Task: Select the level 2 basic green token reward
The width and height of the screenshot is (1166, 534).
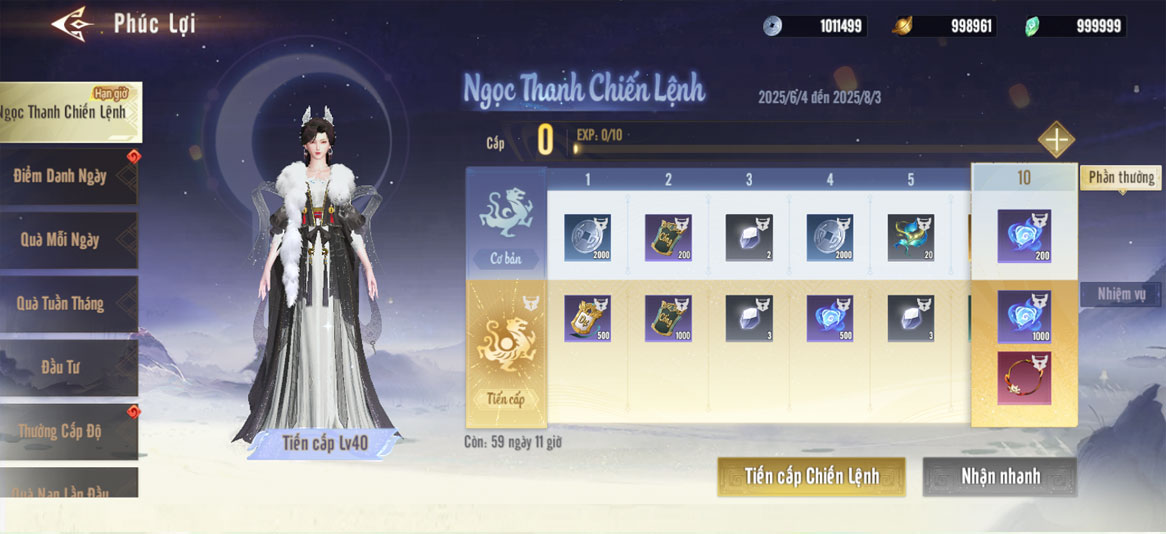Action: [669, 238]
